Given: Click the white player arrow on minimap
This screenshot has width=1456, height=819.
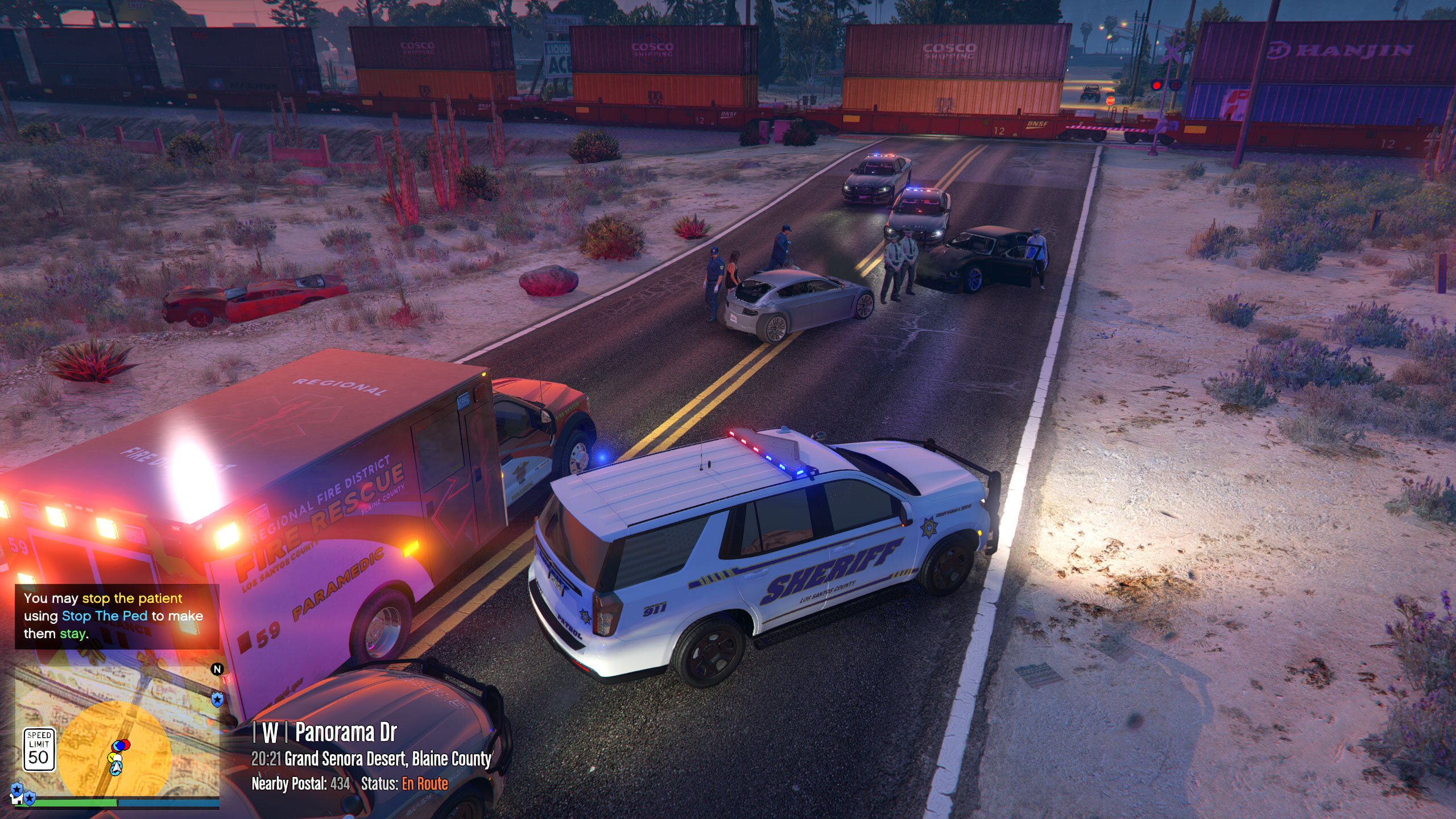Looking at the screenshot, I should coord(117,768).
